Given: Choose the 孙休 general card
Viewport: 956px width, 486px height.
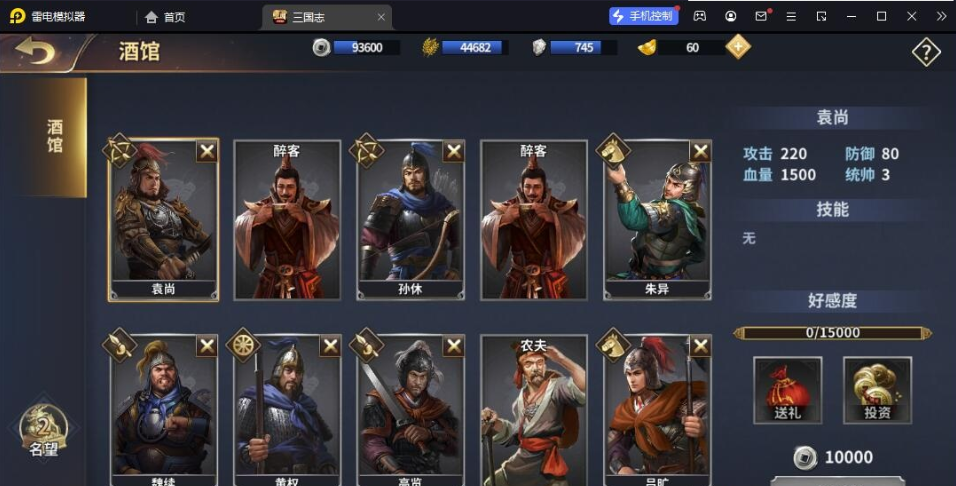Looking at the screenshot, I should [410, 220].
